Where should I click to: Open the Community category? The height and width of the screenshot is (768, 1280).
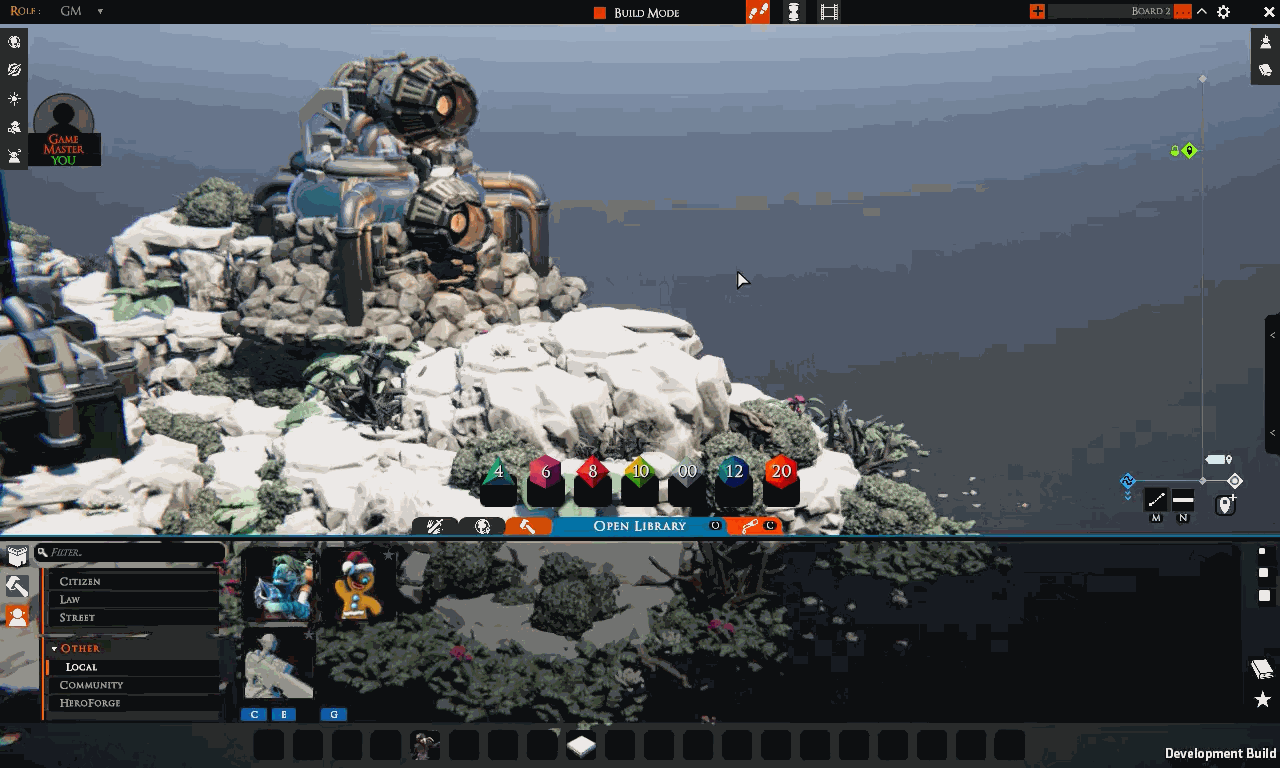pyautogui.click(x=133, y=685)
